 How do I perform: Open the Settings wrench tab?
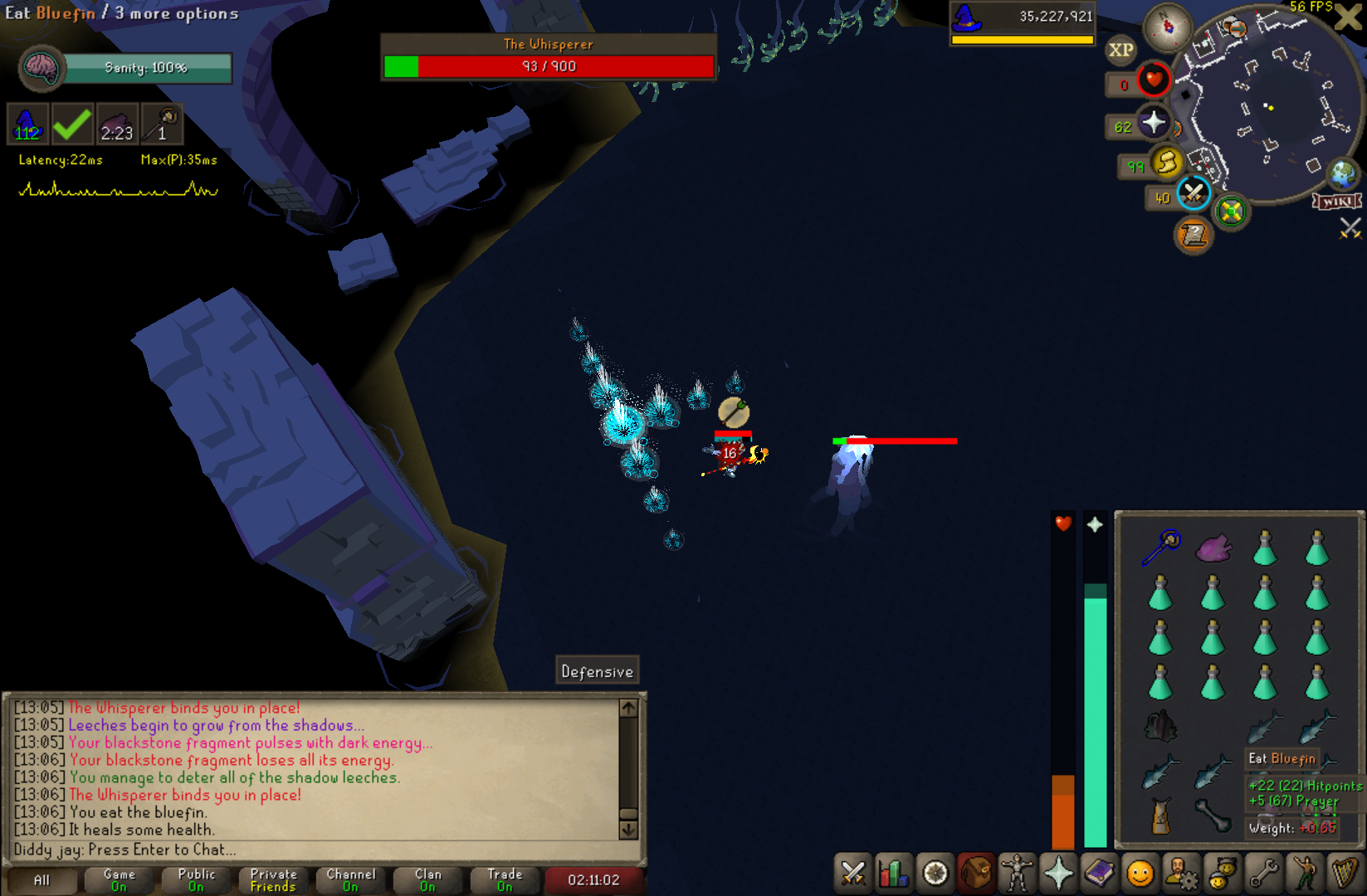coord(1263,873)
